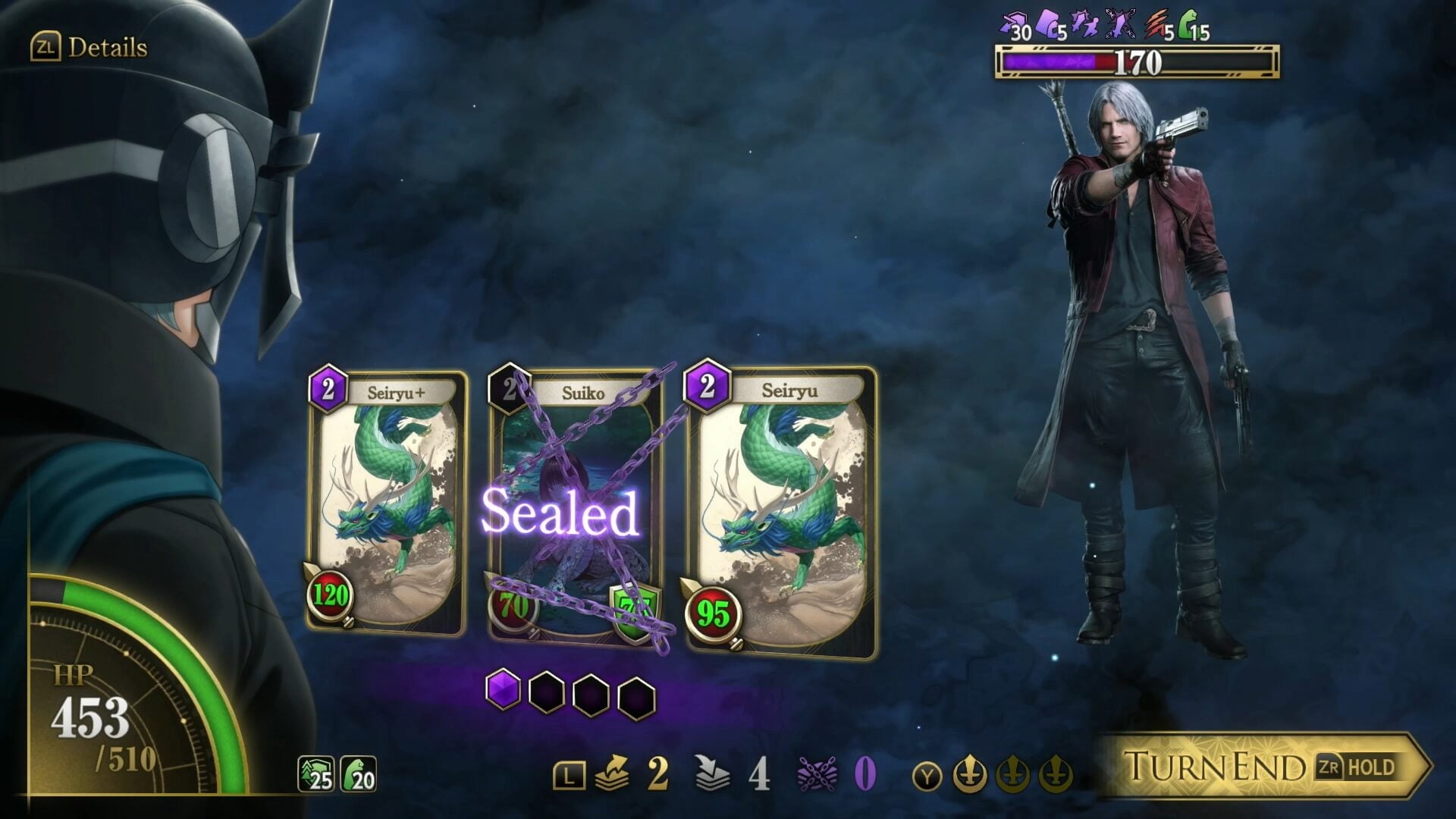Inspect the player's green flexing-arm buff showing 20
Image resolution: width=1456 pixels, height=819 pixels.
[358, 774]
